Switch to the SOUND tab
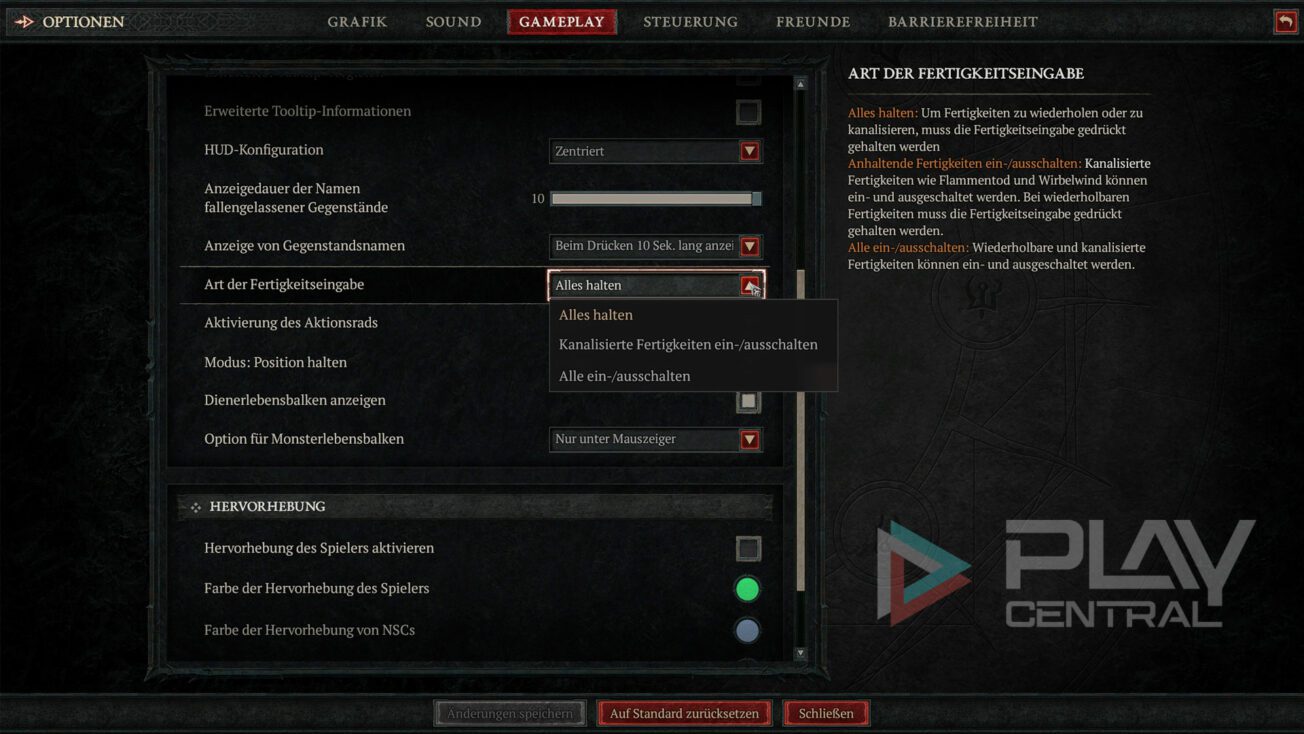Screen dimensions: 1304x734 point(452,21)
